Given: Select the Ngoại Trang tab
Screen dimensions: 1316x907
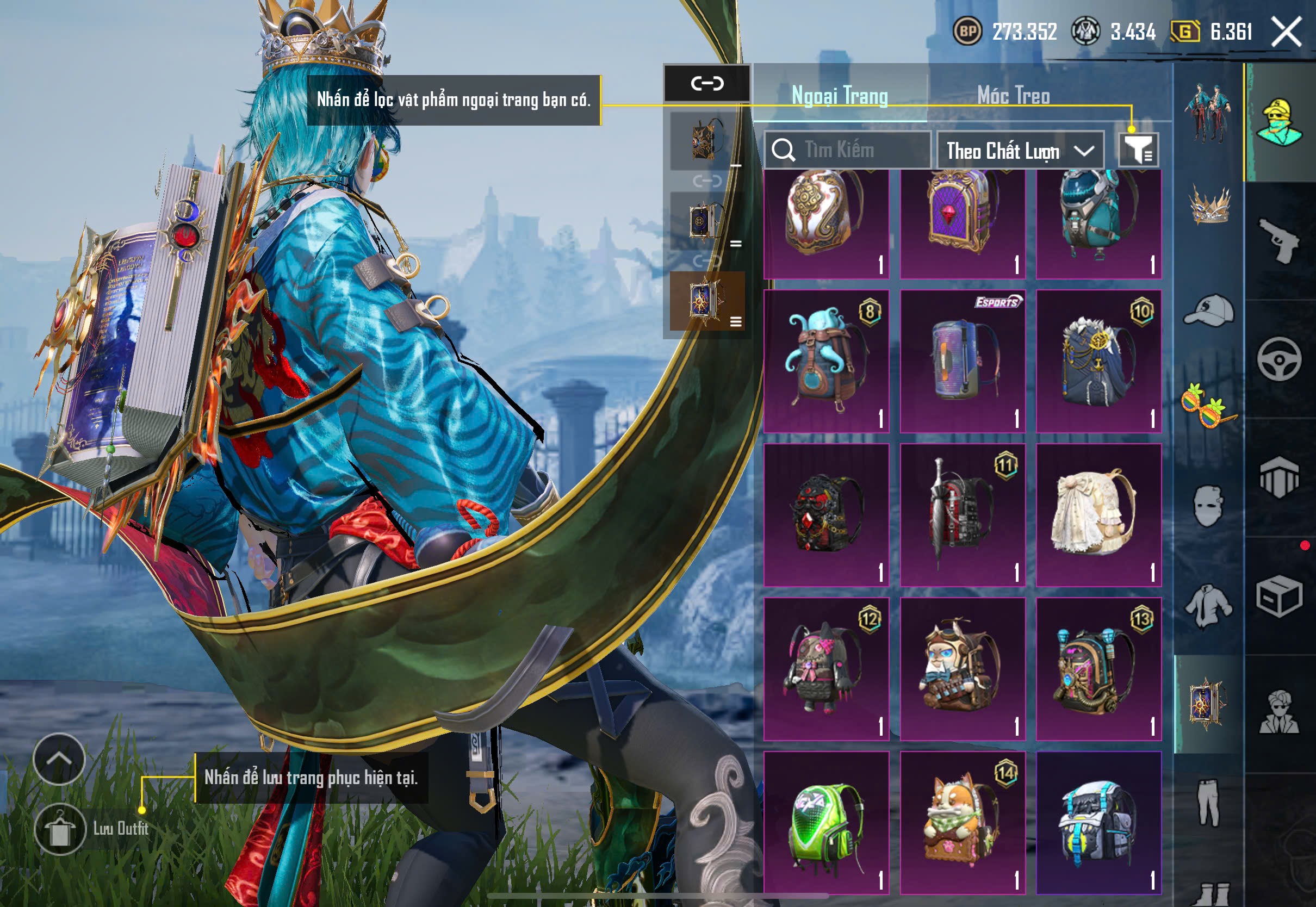Looking at the screenshot, I should pos(839,95).
